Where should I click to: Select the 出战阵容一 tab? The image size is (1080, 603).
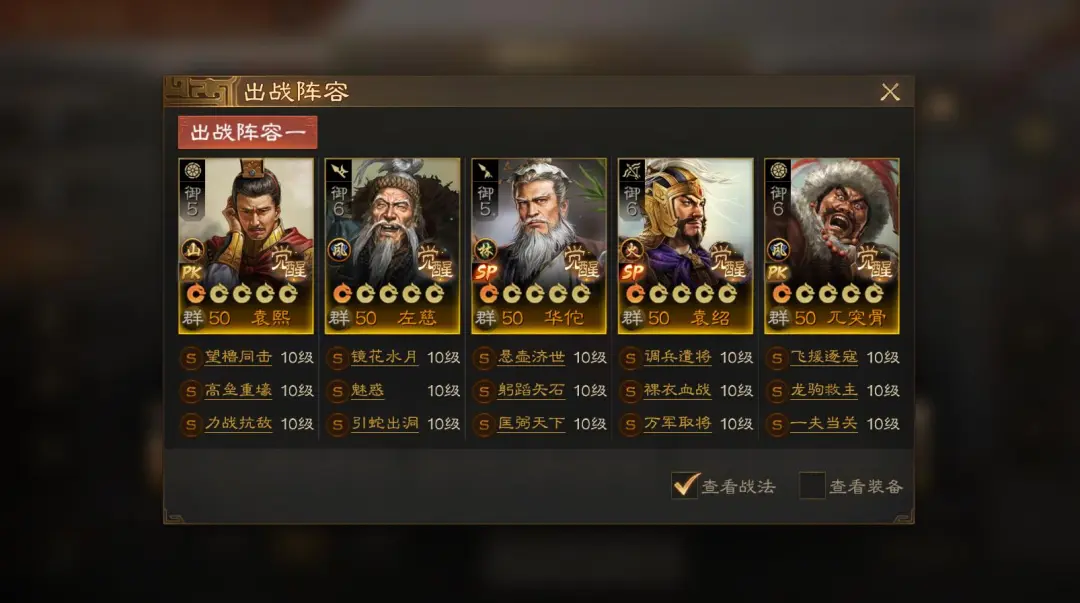[x=247, y=133]
